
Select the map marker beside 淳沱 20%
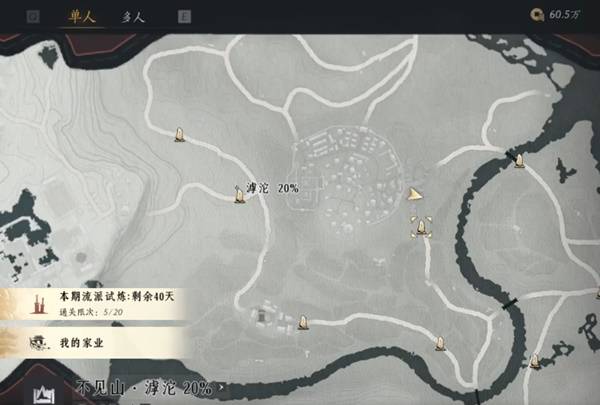[x=239, y=194]
